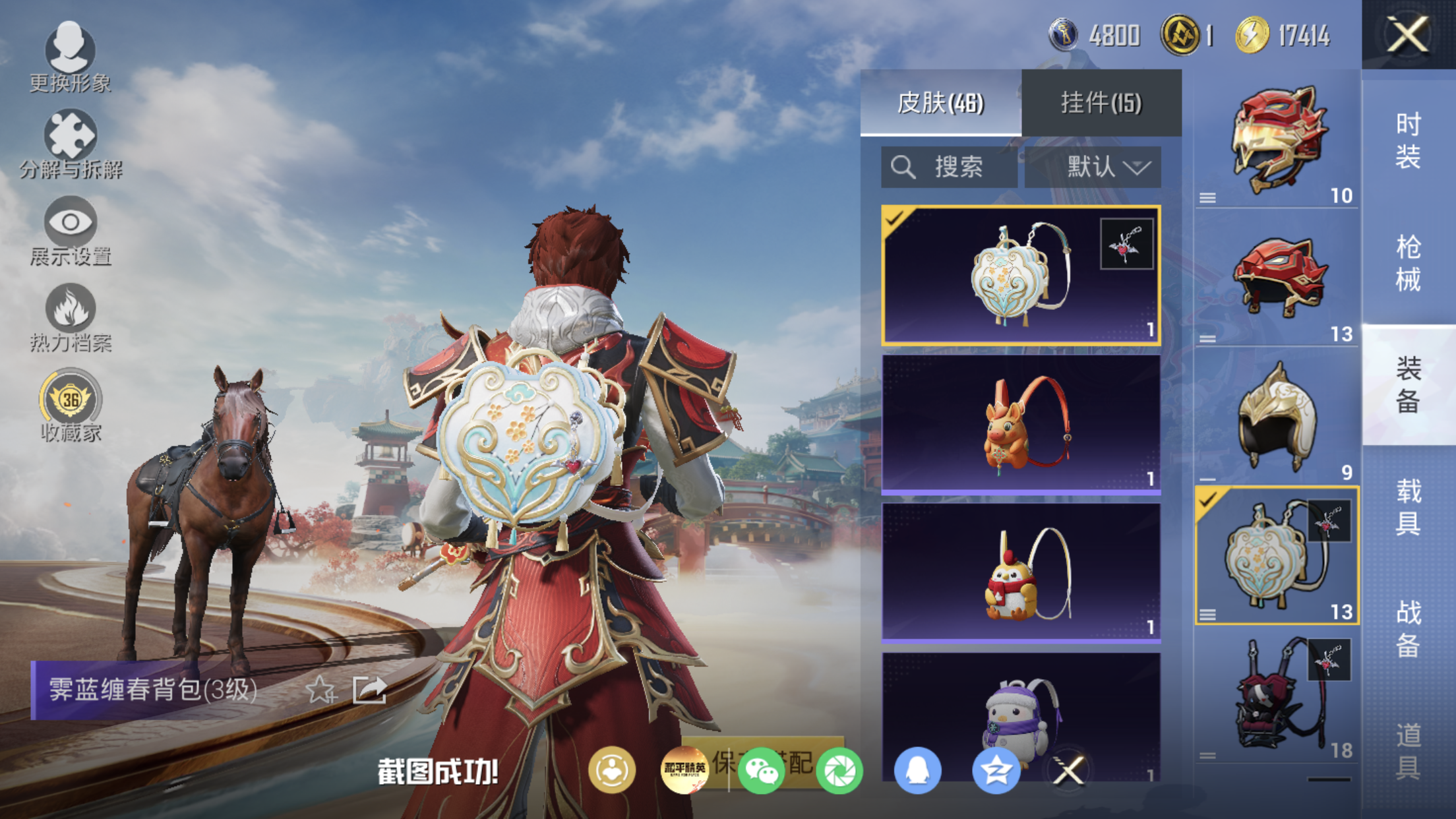Screen dimensions: 1456x819
Task: Open the 收藏家 collector badge
Action: pos(70,404)
